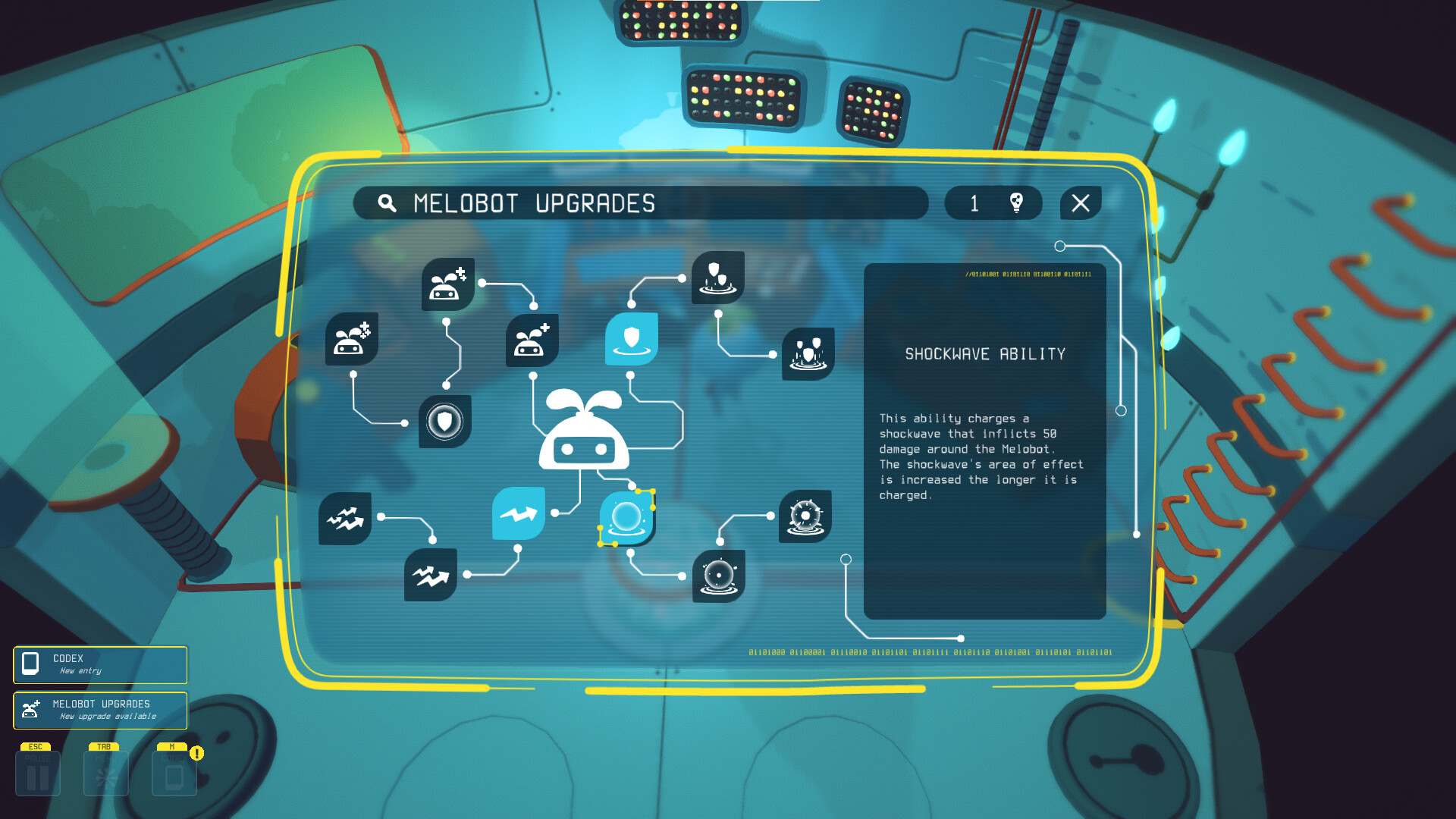Select the blue shield aura upgrade node

pyautogui.click(x=631, y=344)
